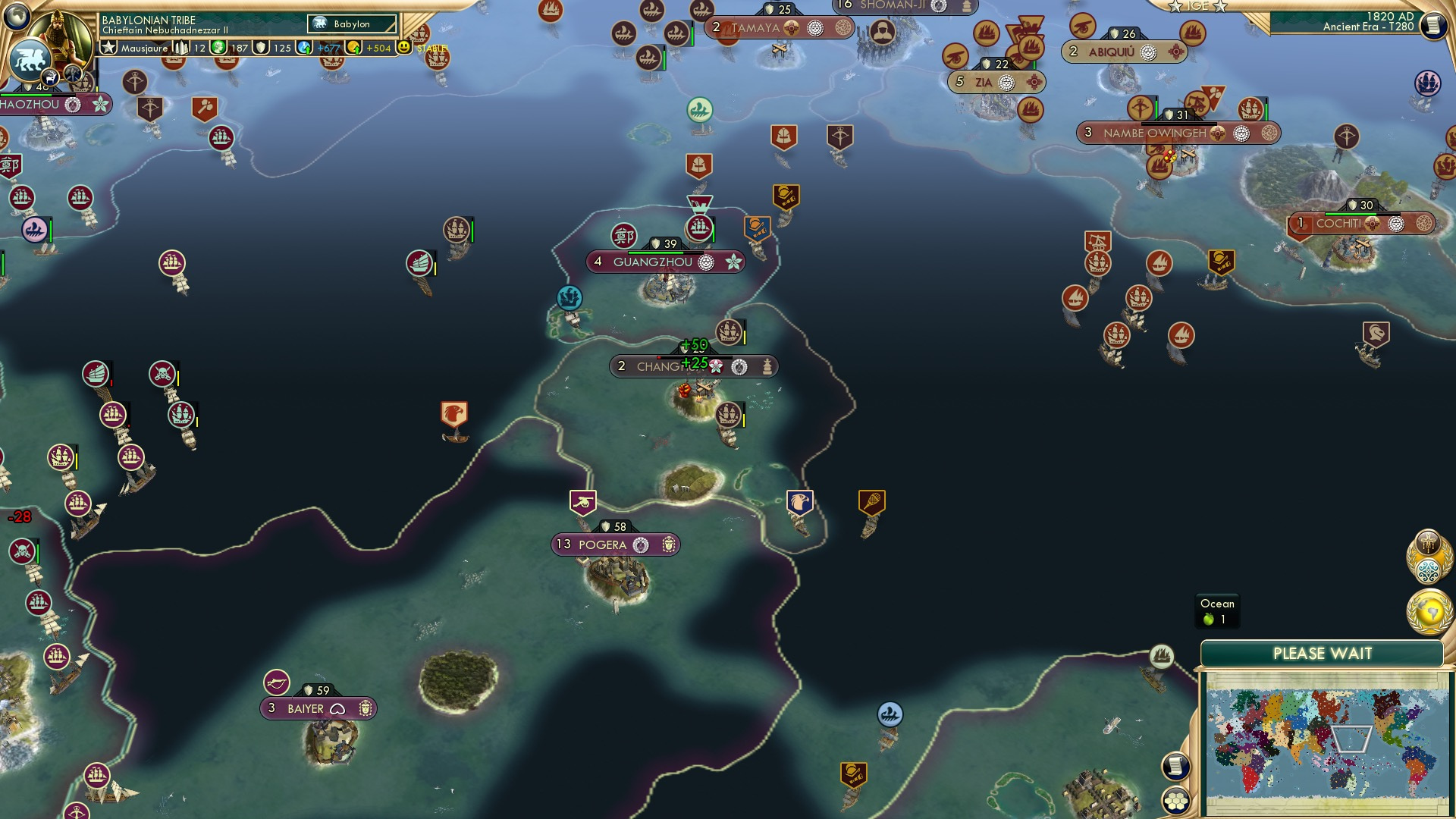Click the teal swirl notification medallion
The image size is (1456, 819).
pyautogui.click(x=1428, y=570)
